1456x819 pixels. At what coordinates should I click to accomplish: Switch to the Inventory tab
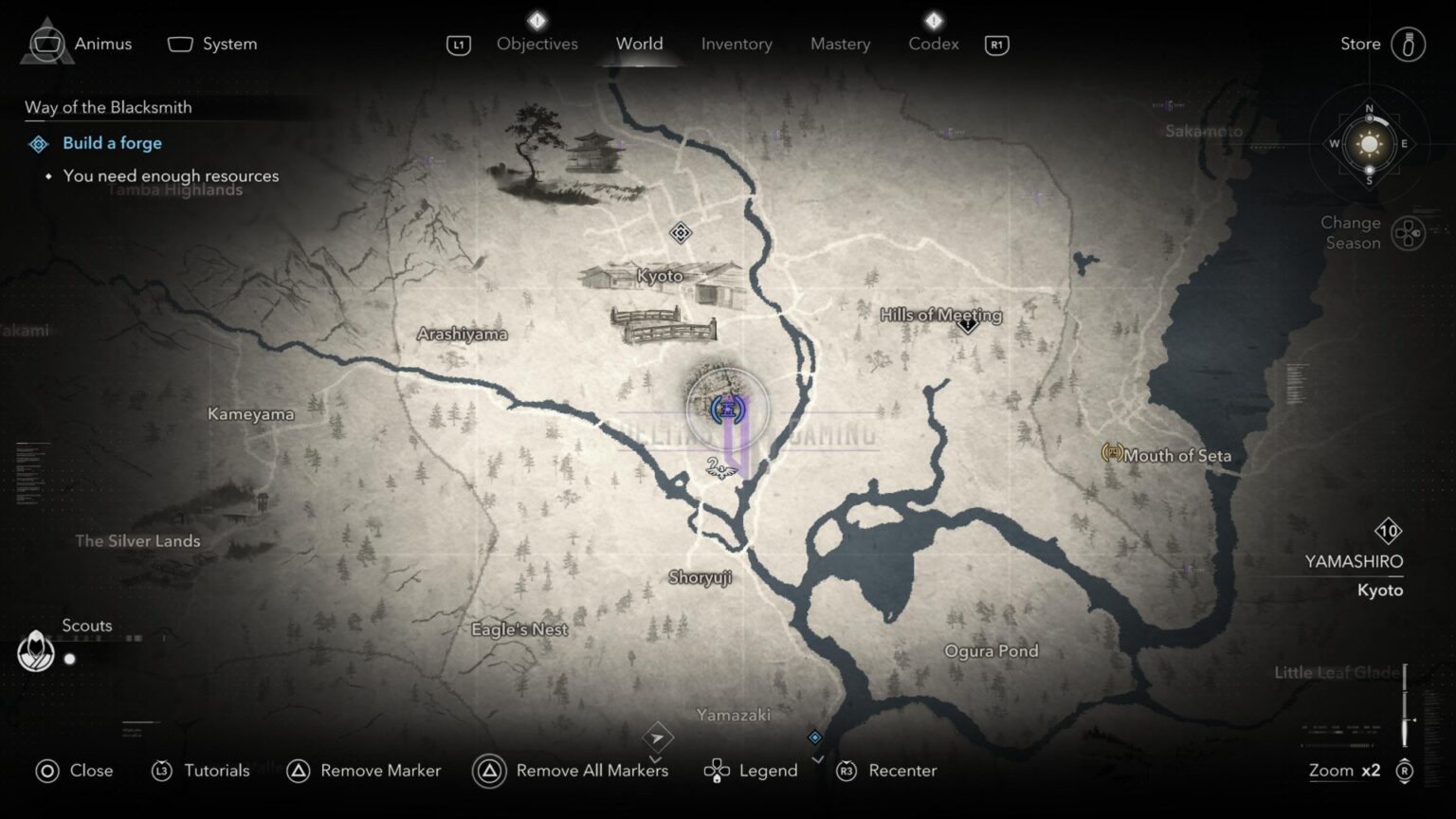click(x=737, y=44)
